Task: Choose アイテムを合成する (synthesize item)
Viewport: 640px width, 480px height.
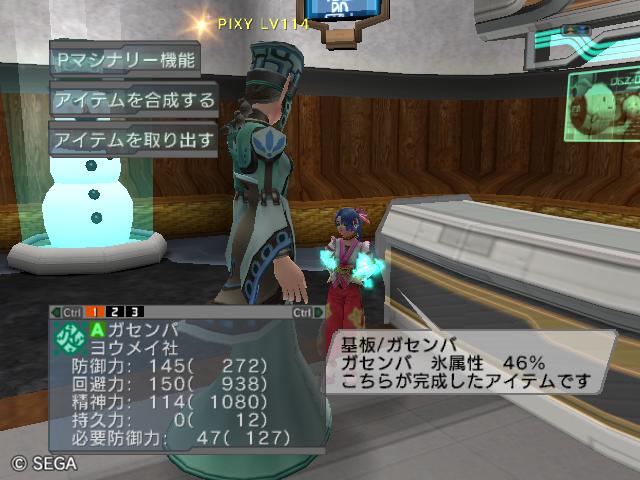Action: (133, 99)
